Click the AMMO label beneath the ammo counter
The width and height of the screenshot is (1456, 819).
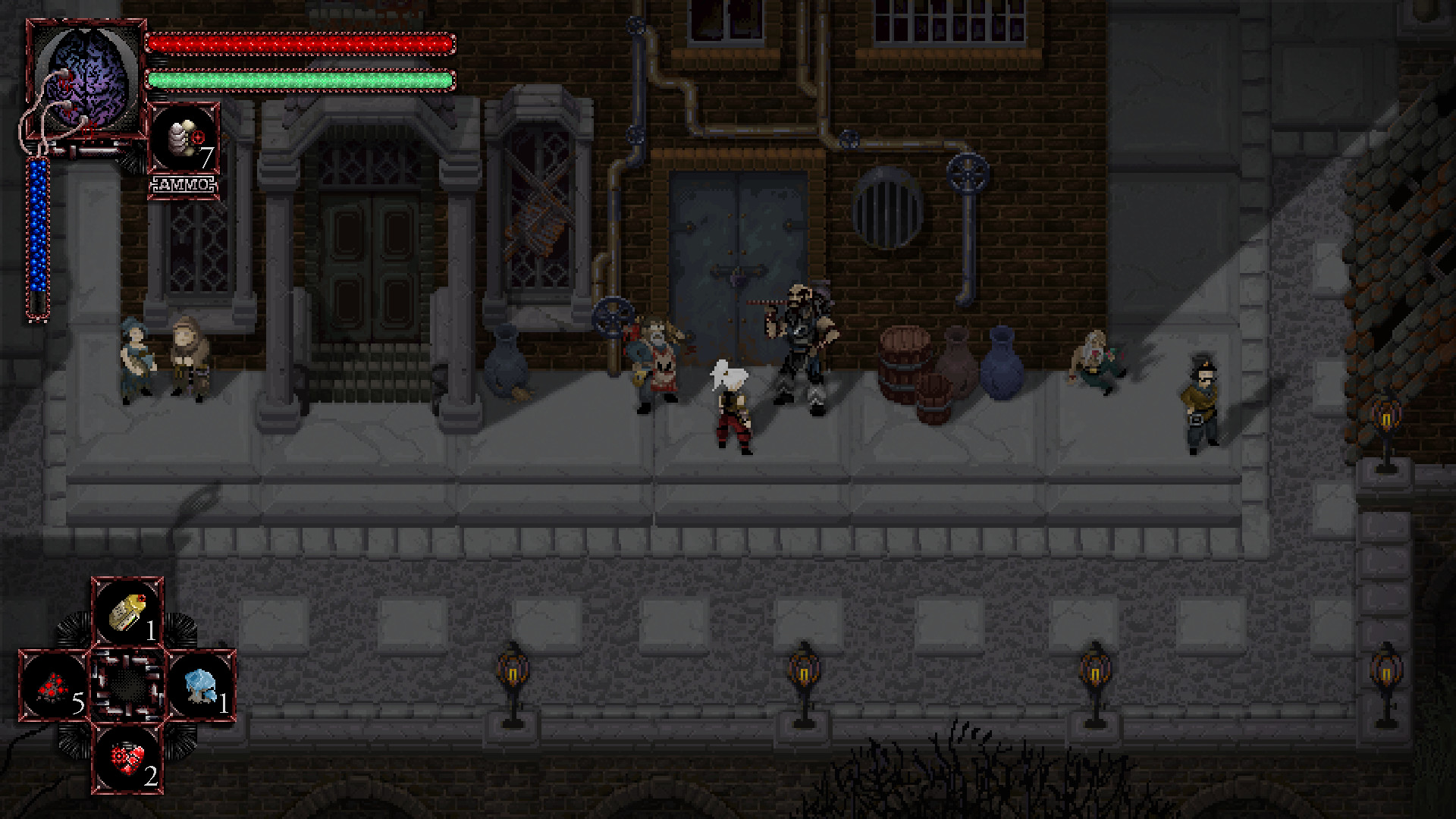184,182
